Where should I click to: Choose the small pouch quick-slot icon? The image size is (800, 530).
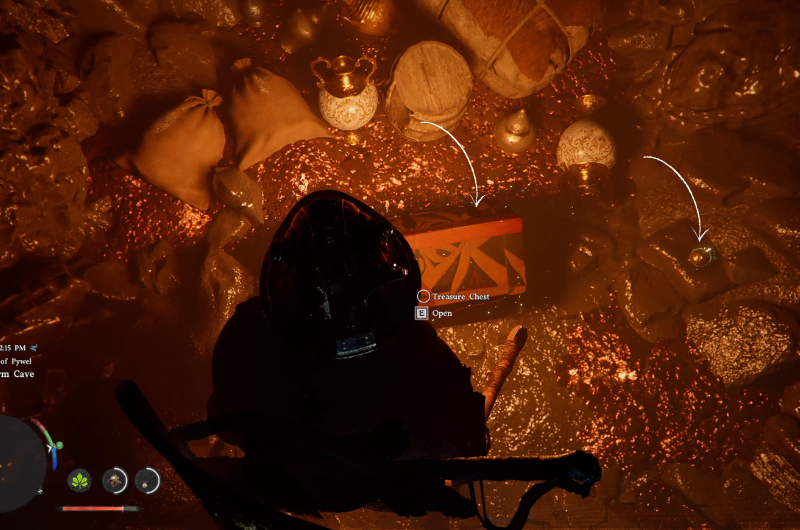coord(147,480)
